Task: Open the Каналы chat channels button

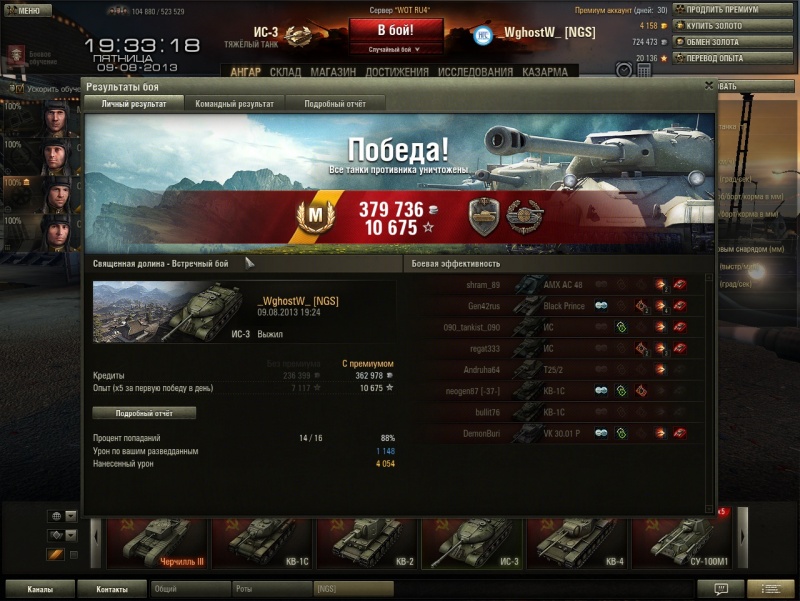Action: [40, 589]
